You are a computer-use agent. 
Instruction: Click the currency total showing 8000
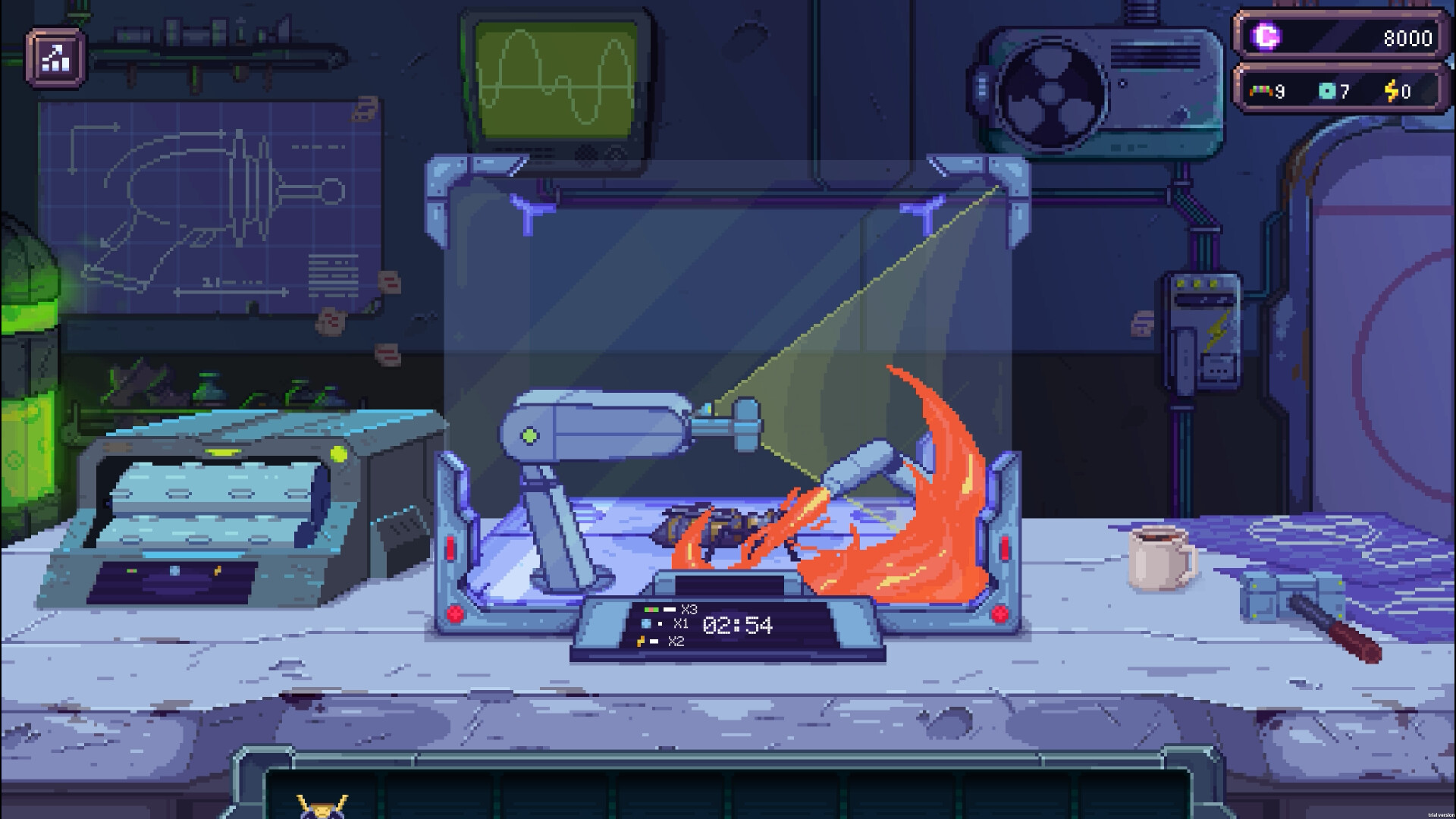point(1407,36)
